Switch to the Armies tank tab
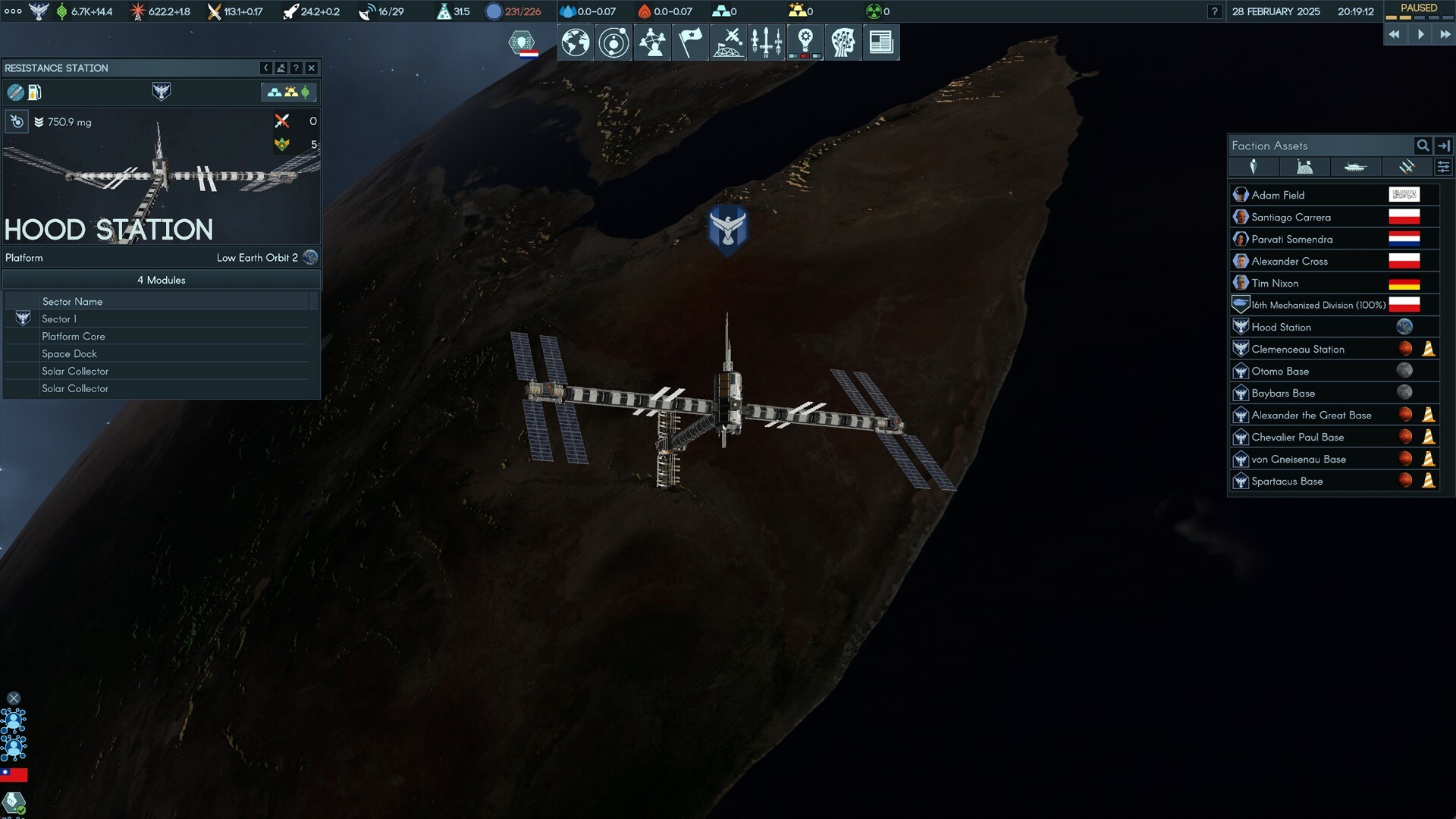Image resolution: width=1456 pixels, height=819 pixels. pyautogui.click(x=1356, y=167)
